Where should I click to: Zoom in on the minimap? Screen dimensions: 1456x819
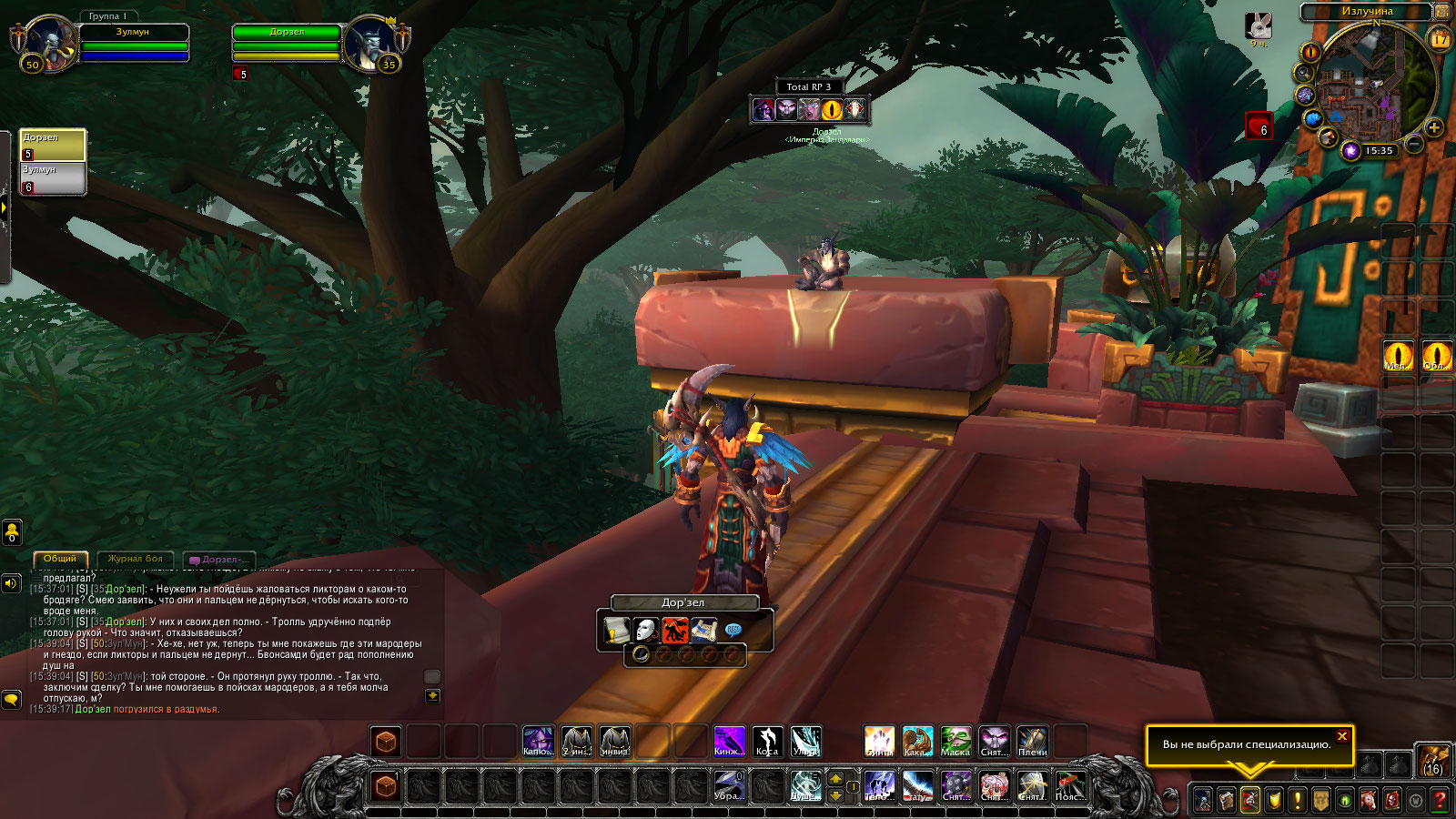pyautogui.click(x=1434, y=127)
